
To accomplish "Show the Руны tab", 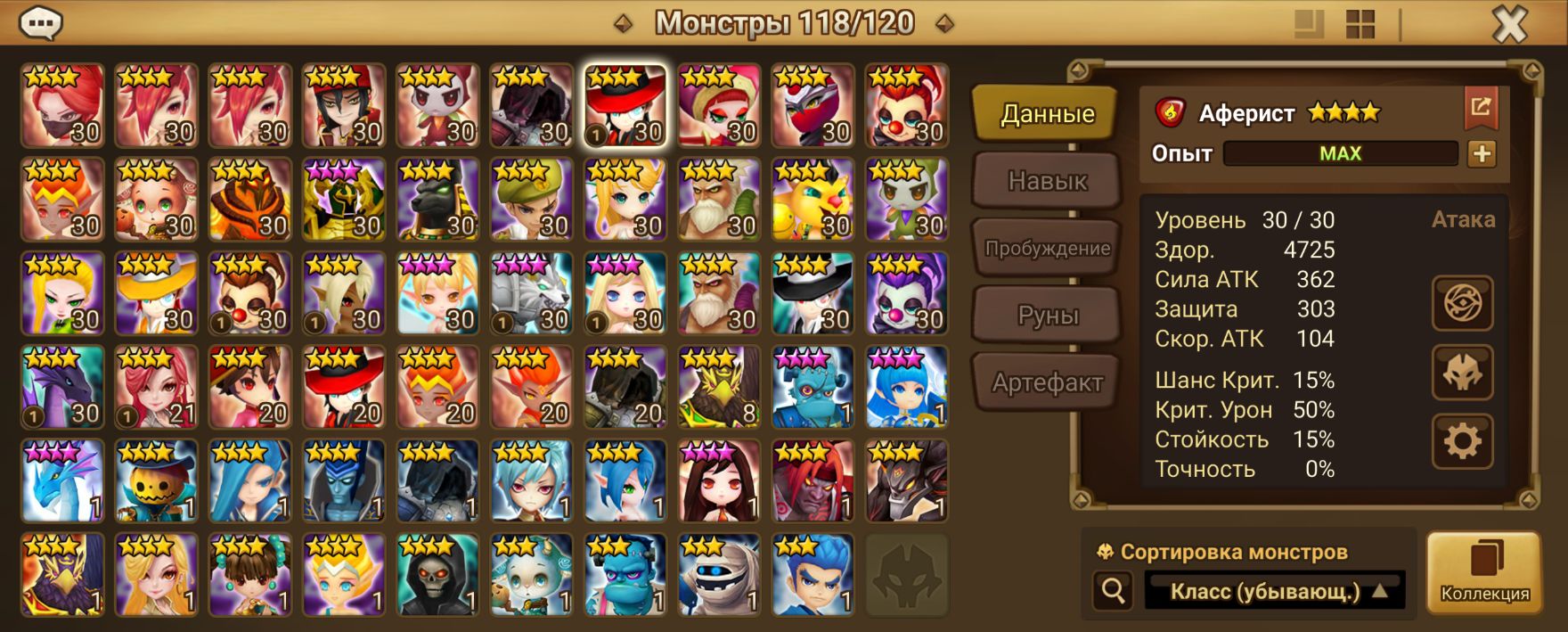I will (1046, 316).
